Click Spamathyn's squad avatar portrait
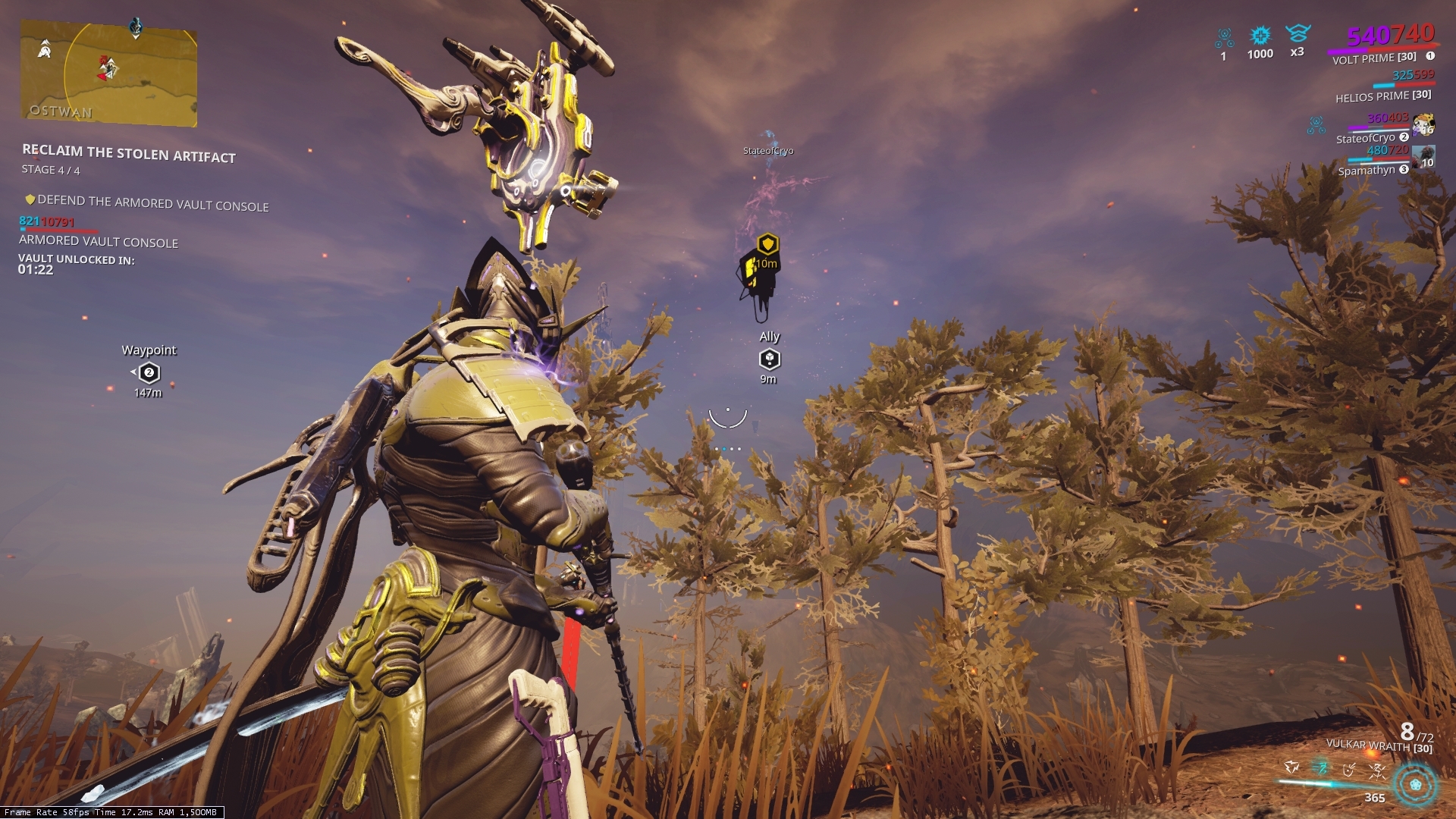The height and width of the screenshot is (819, 1456). tap(1423, 157)
